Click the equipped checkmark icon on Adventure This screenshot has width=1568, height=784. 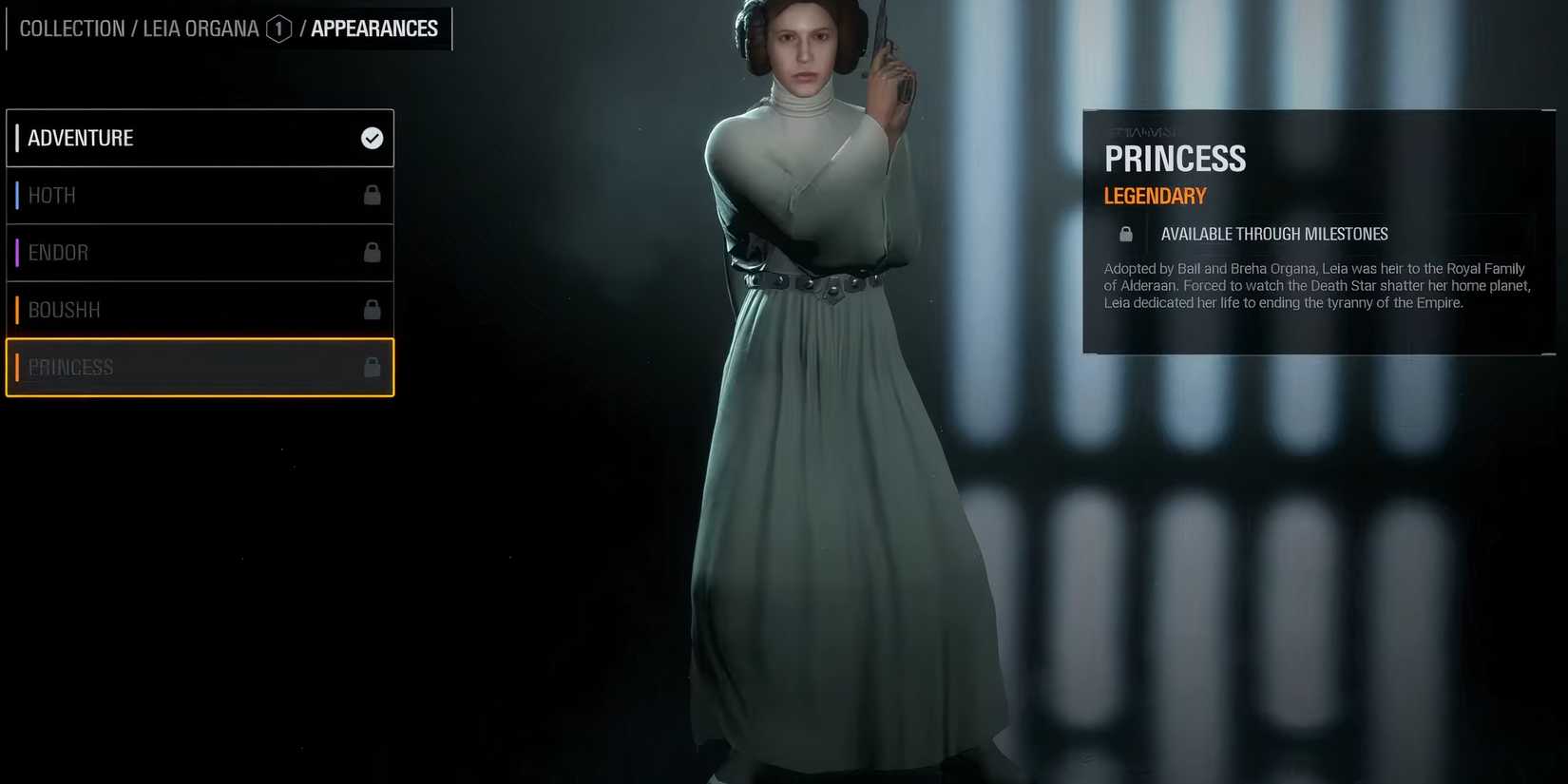371,137
